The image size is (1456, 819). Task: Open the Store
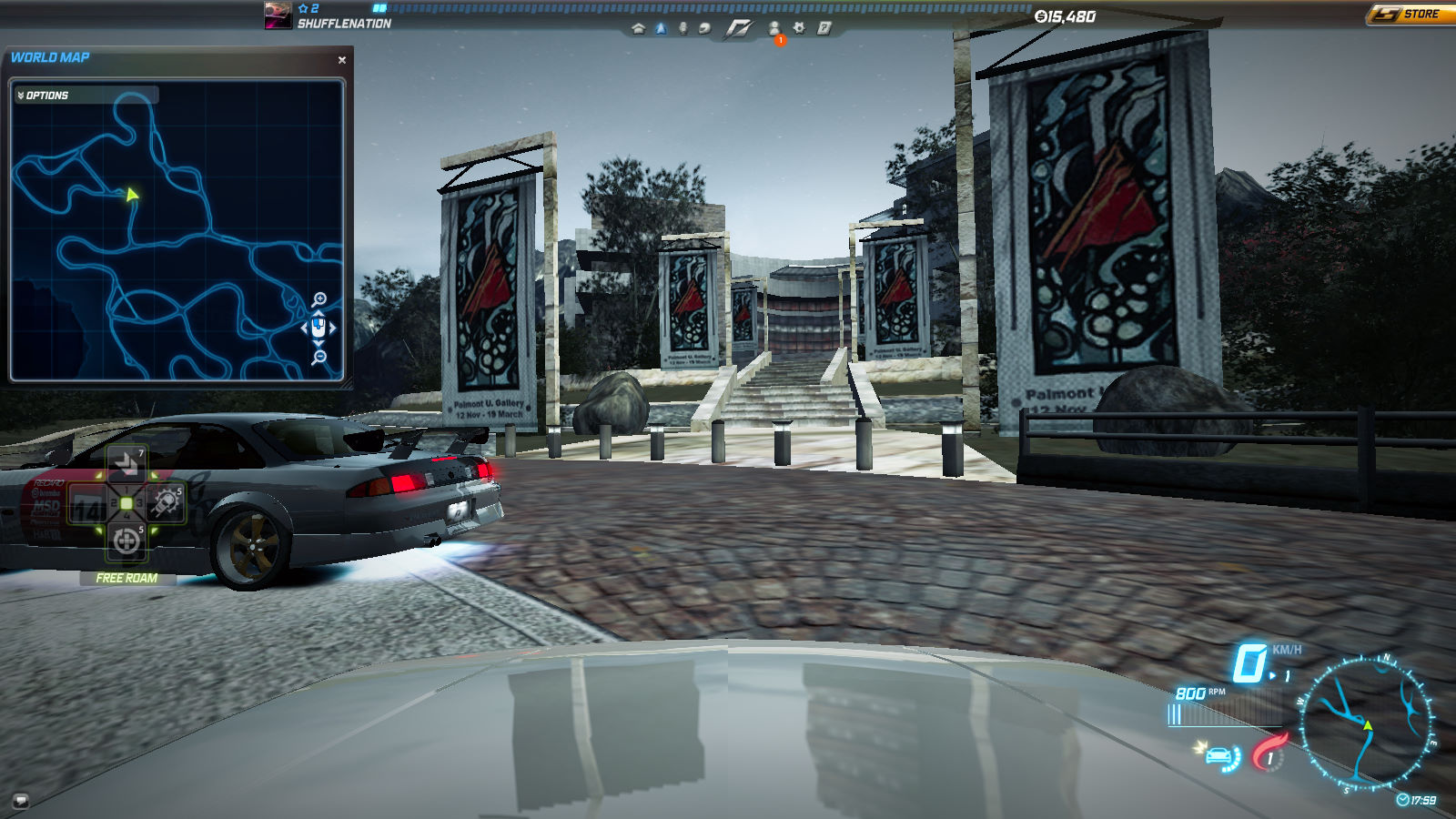[x=1410, y=14]
